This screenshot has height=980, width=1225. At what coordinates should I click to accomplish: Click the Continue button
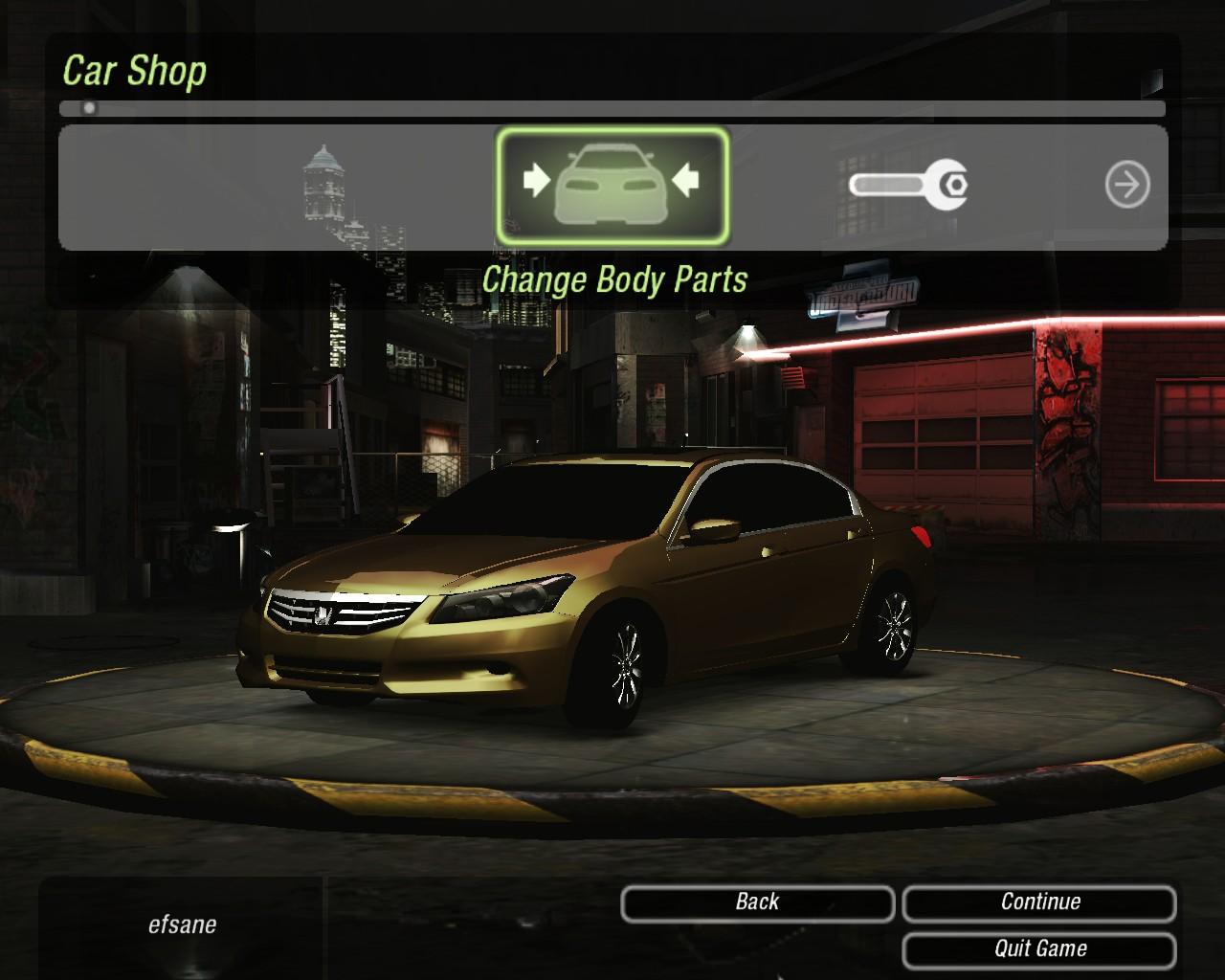(x=1039, y=902)
